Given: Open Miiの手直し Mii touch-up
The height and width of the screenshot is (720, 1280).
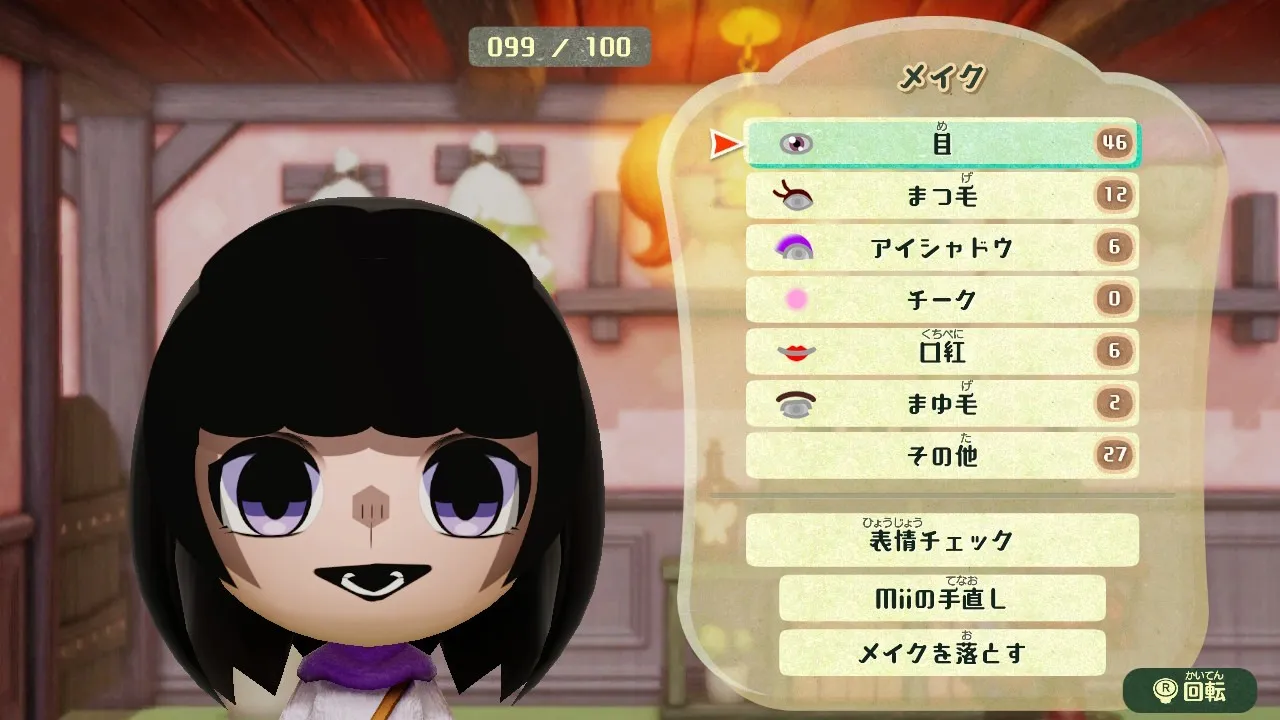Looking at the screenshot, I should (941, 598).
